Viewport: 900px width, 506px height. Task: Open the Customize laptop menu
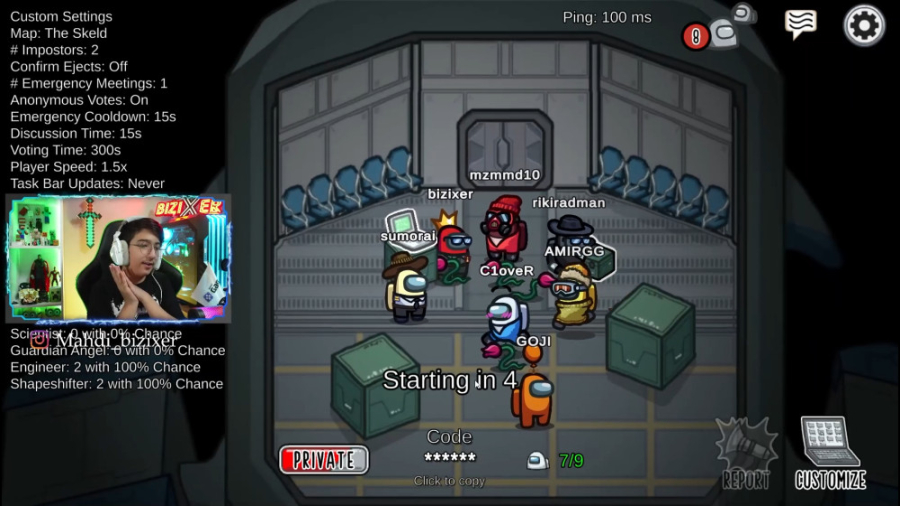830,453
